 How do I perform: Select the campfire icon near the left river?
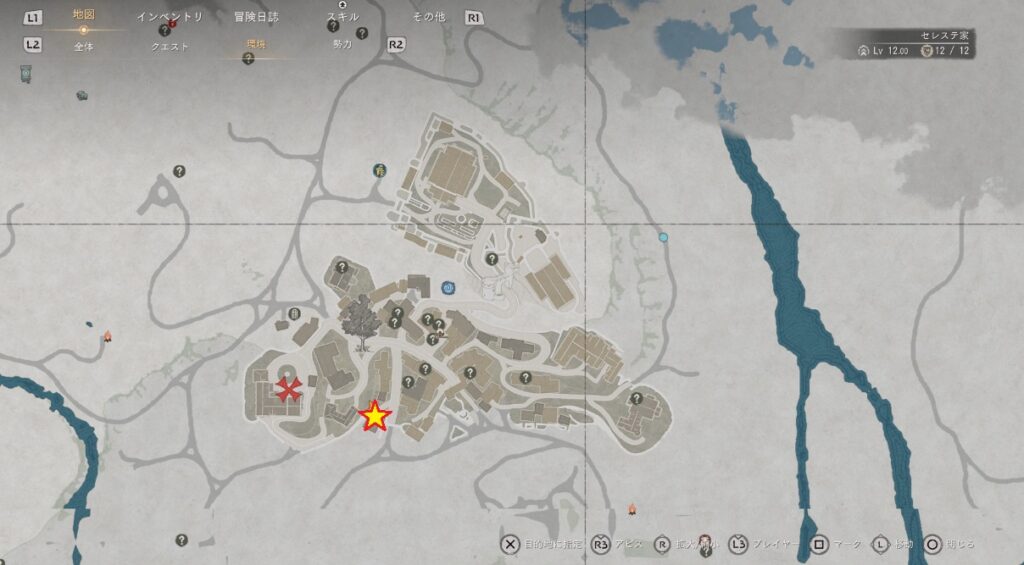tap(107, 337)
